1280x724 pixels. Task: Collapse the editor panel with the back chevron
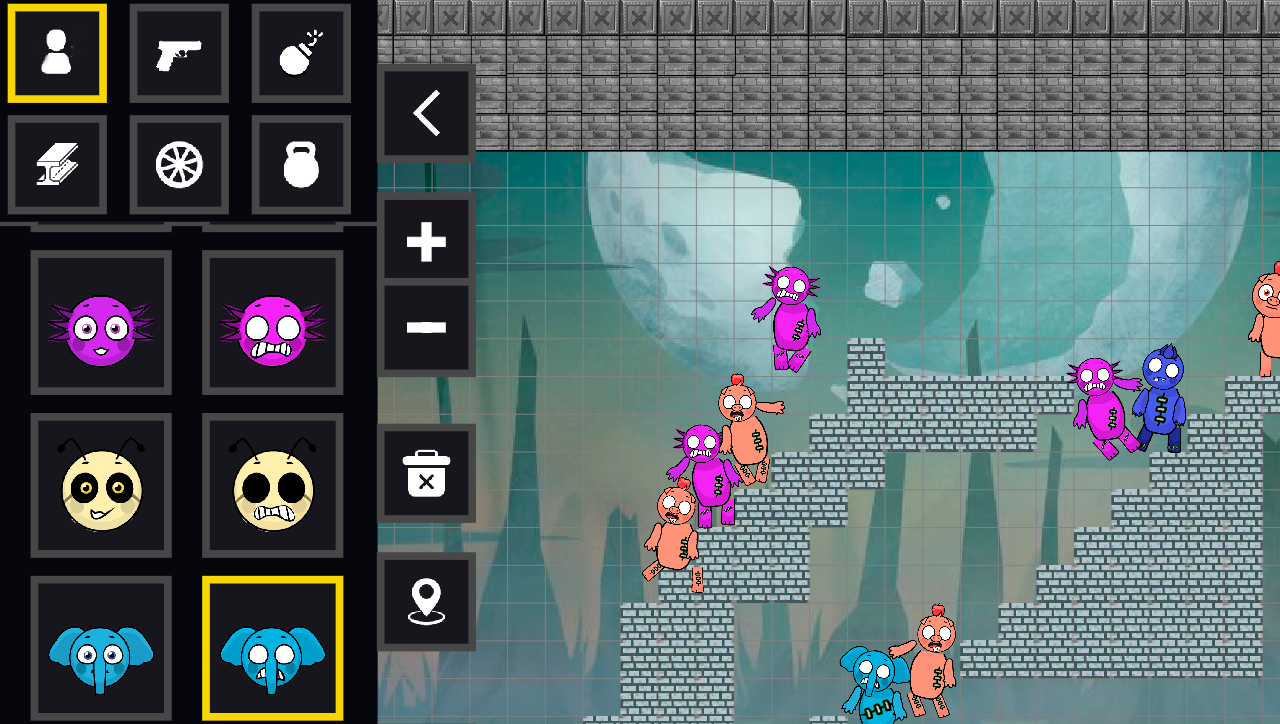coord(426,113)
